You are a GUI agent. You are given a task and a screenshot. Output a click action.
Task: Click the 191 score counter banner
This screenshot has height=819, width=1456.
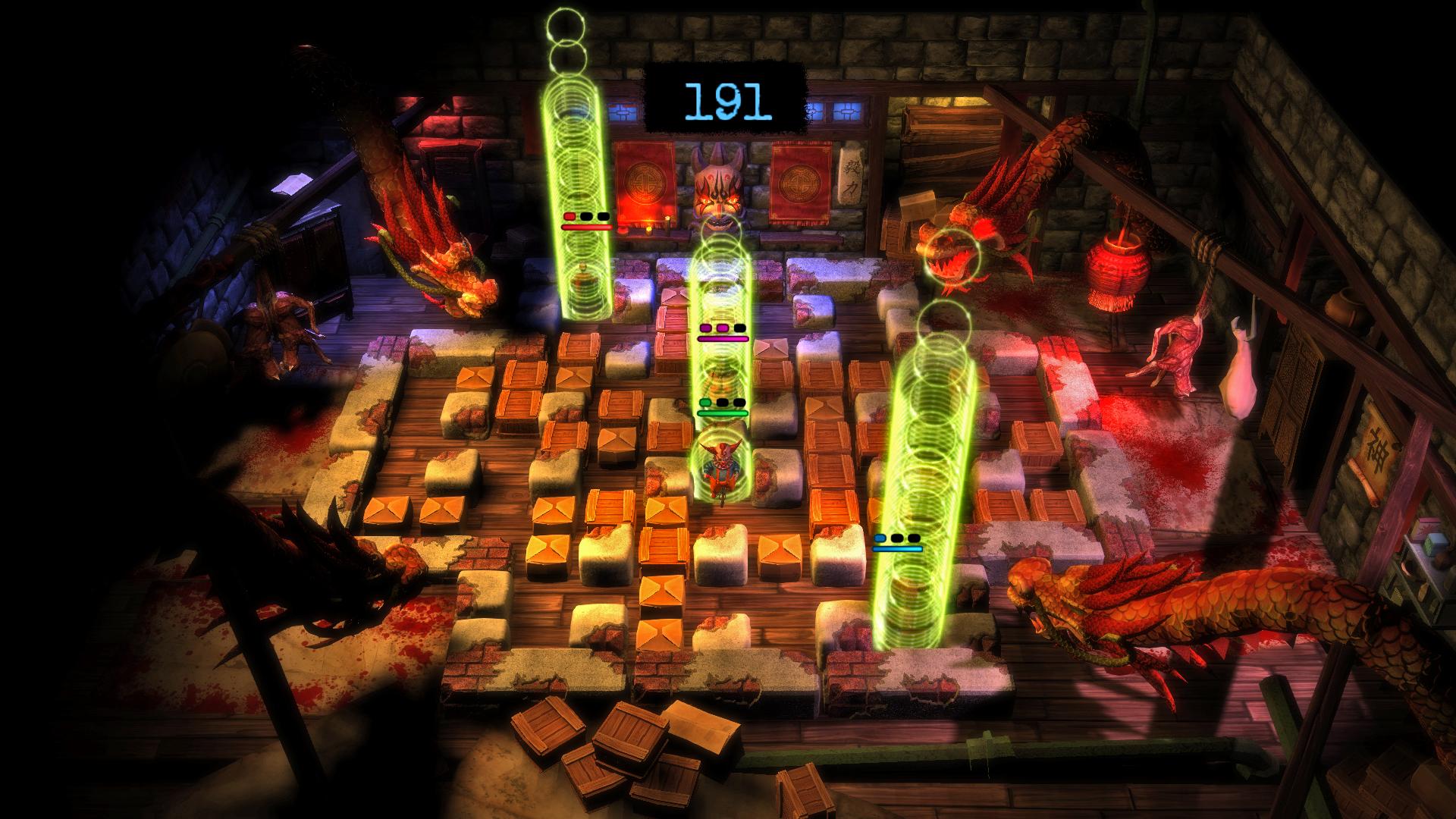tap(726, 99)
